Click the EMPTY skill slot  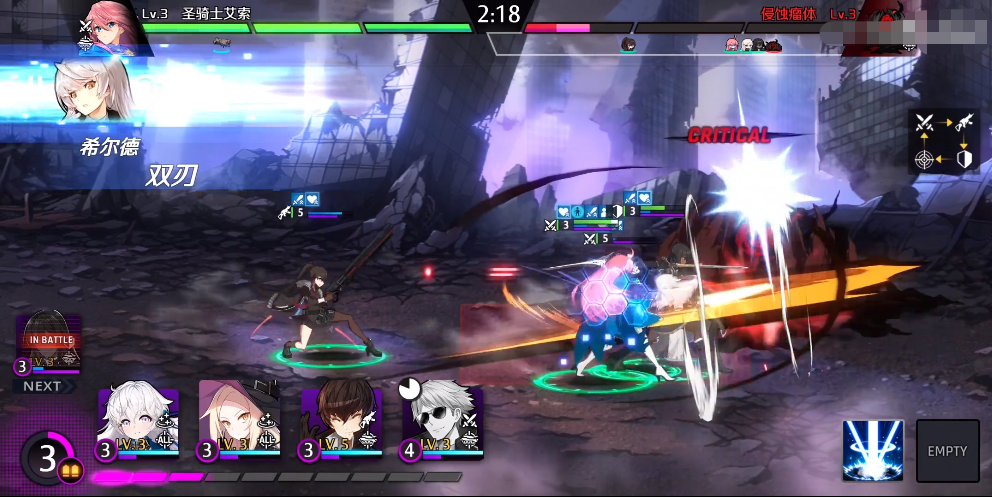[947, 451]
